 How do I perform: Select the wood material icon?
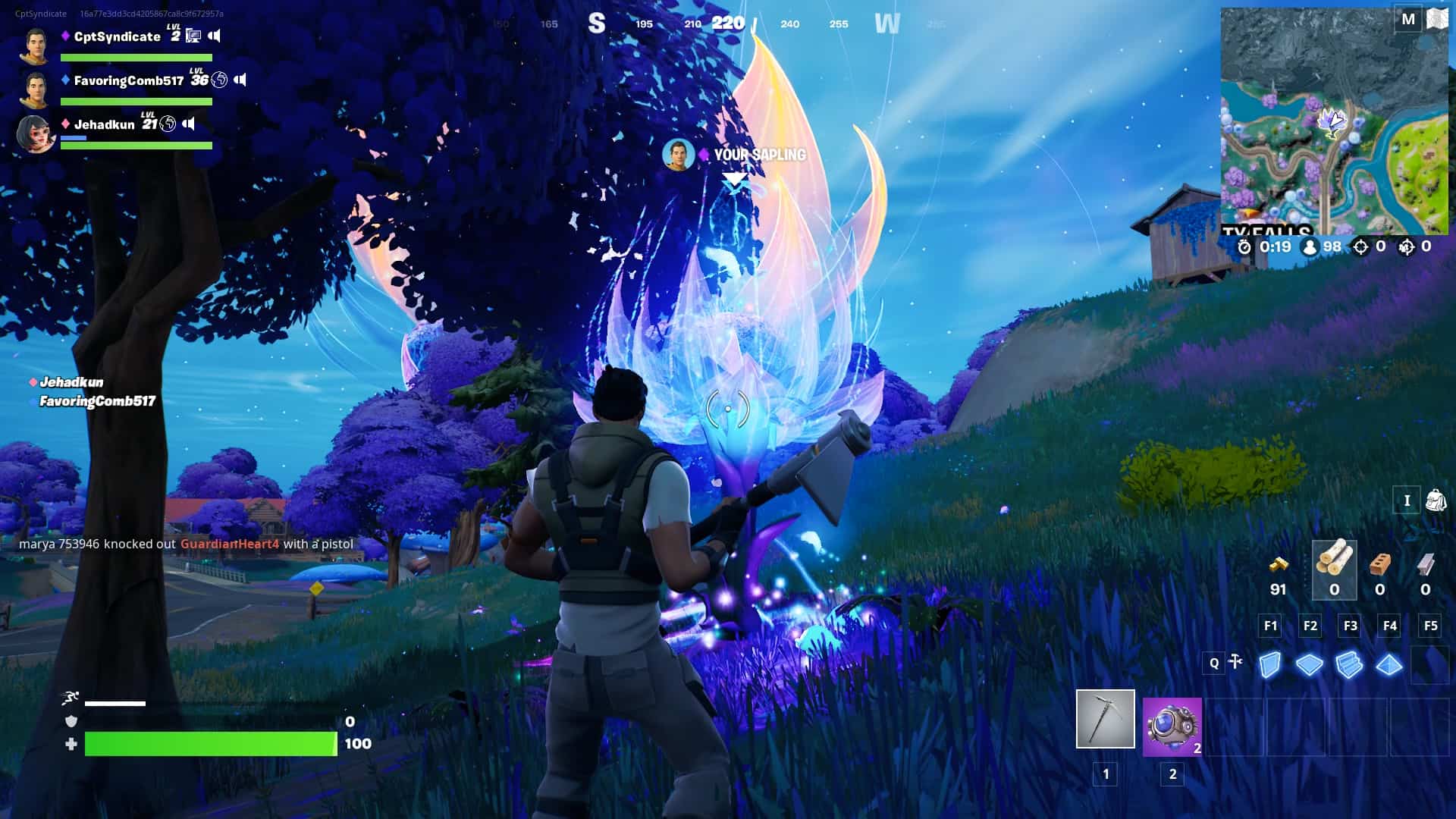coord(1334,565)
